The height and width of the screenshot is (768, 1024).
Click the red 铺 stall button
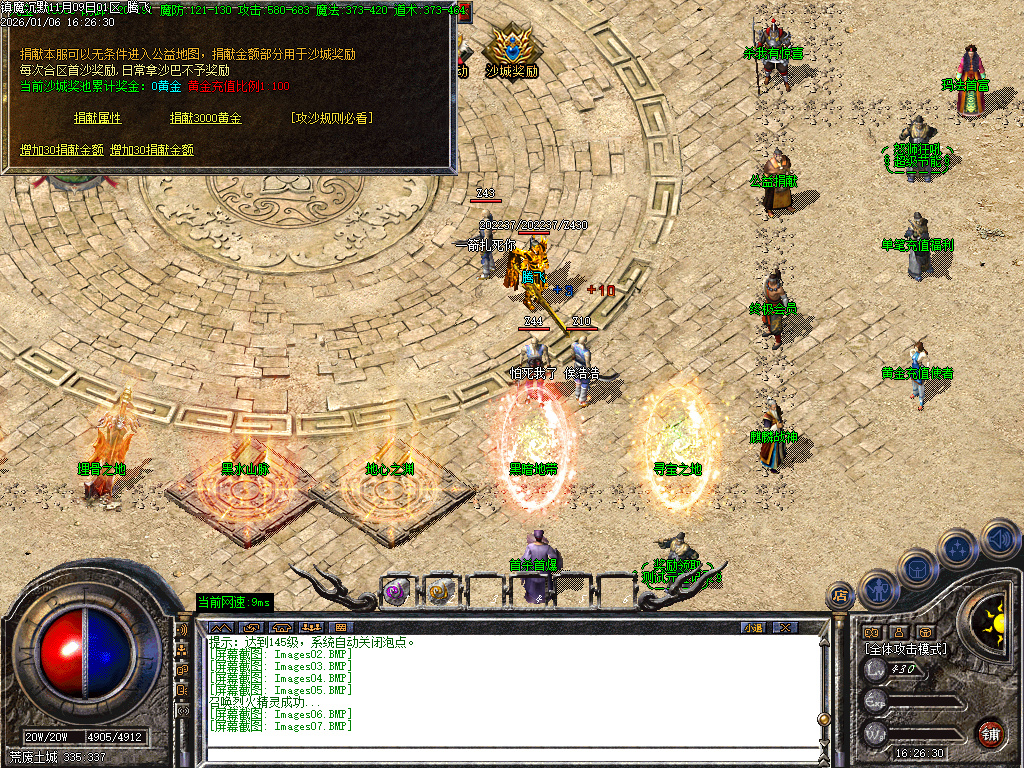pyautogui.click(x=991, y=733)
